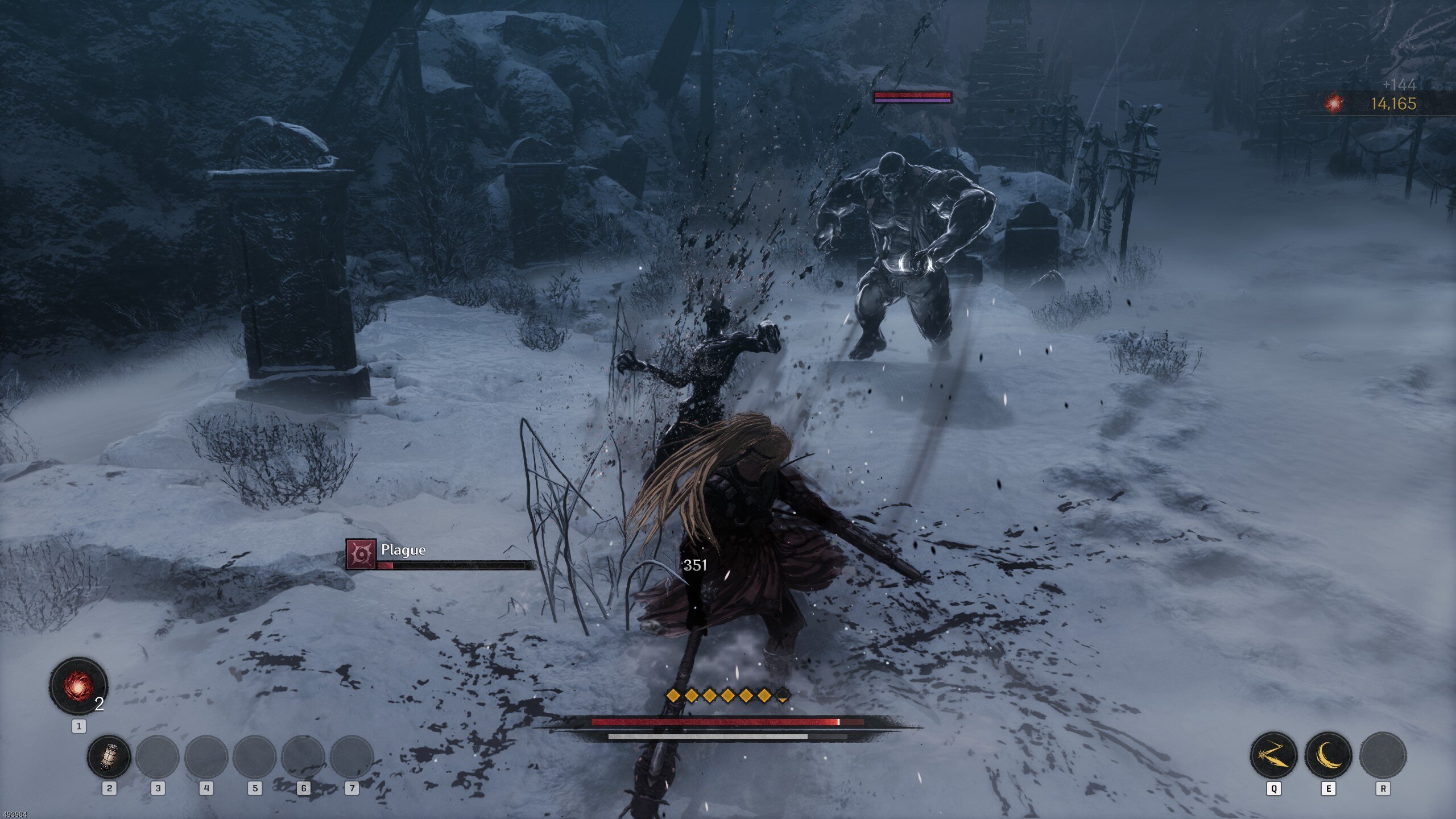The height and width of the screenshot is (819, 1456).
Task: Use the red swirling orb consumable
Action: 78,685
